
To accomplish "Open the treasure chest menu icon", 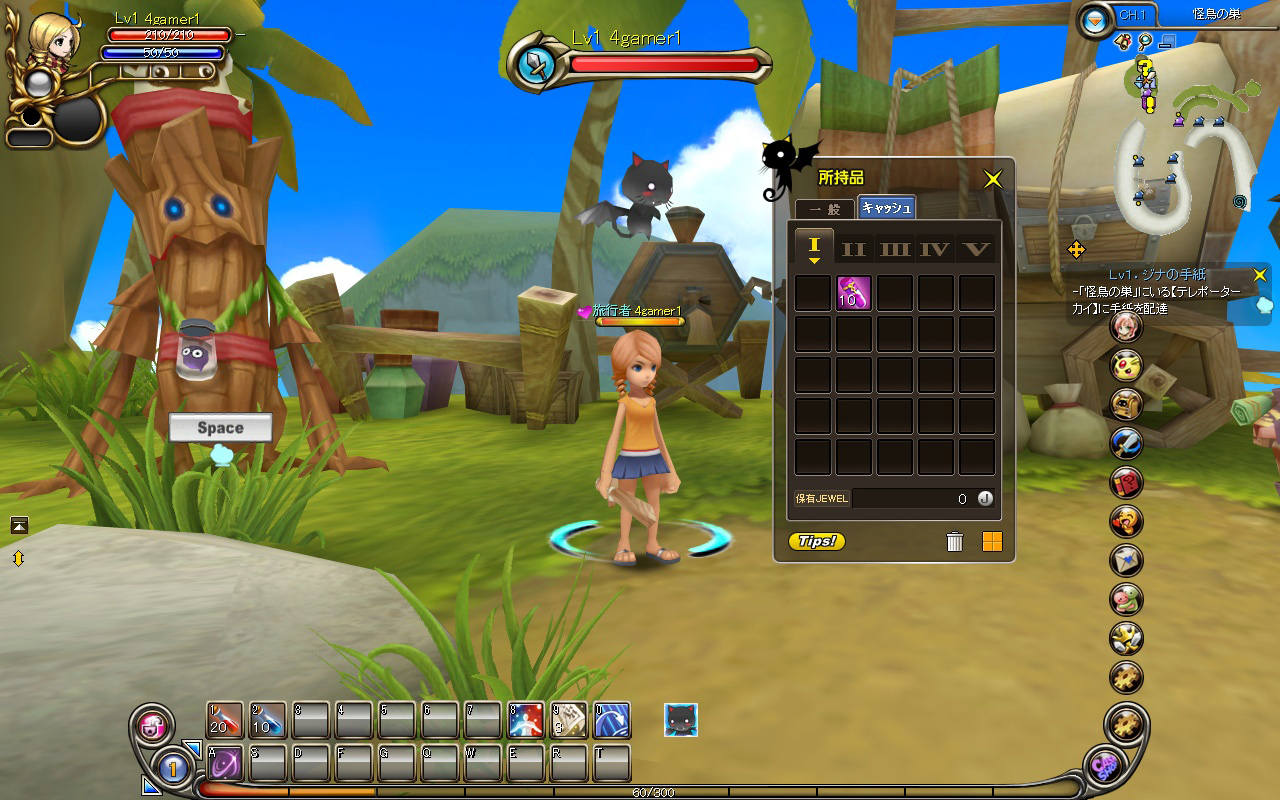I will (1127, 404).
